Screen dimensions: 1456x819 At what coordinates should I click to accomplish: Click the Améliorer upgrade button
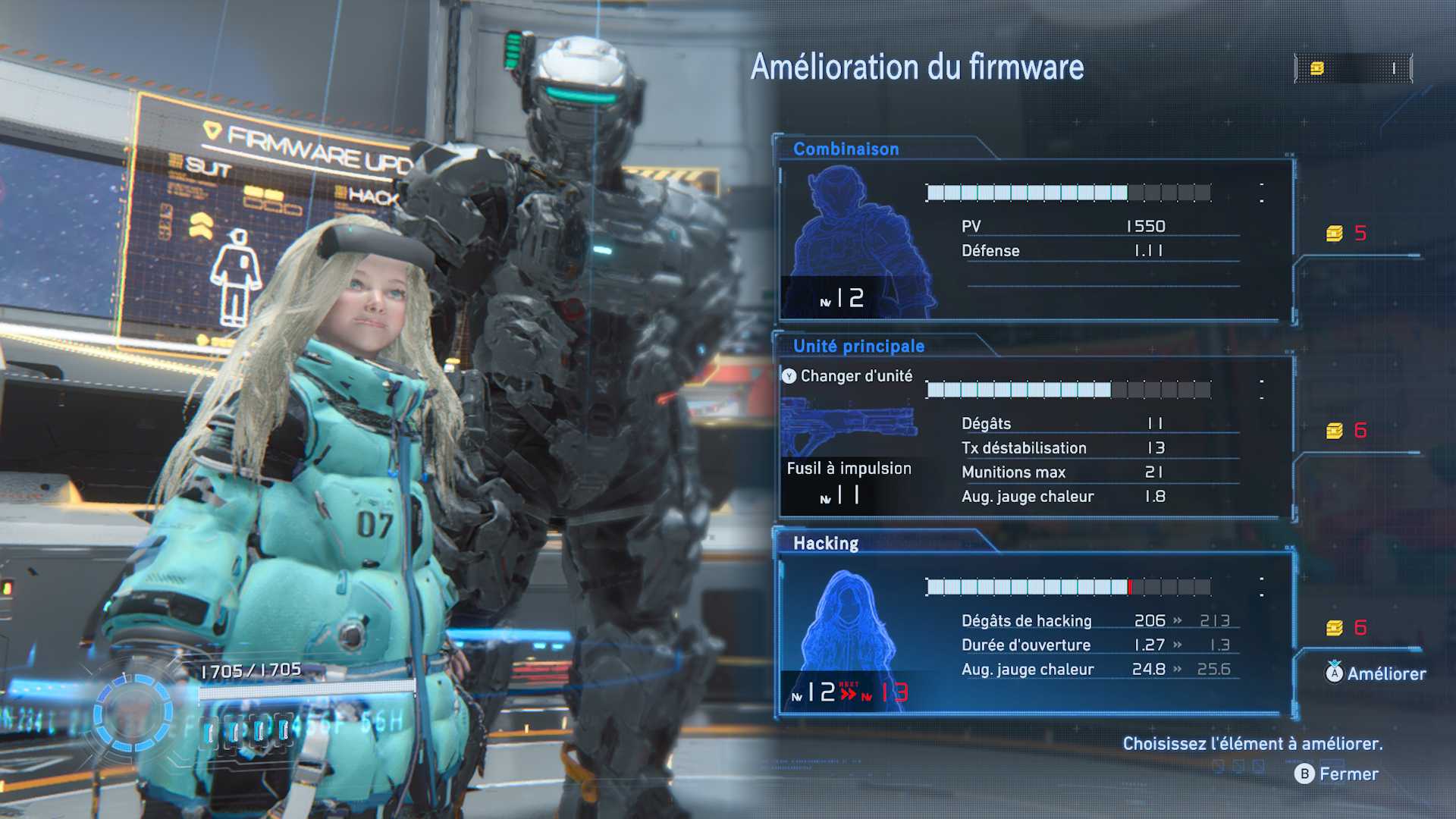(x=1376, y=673)
